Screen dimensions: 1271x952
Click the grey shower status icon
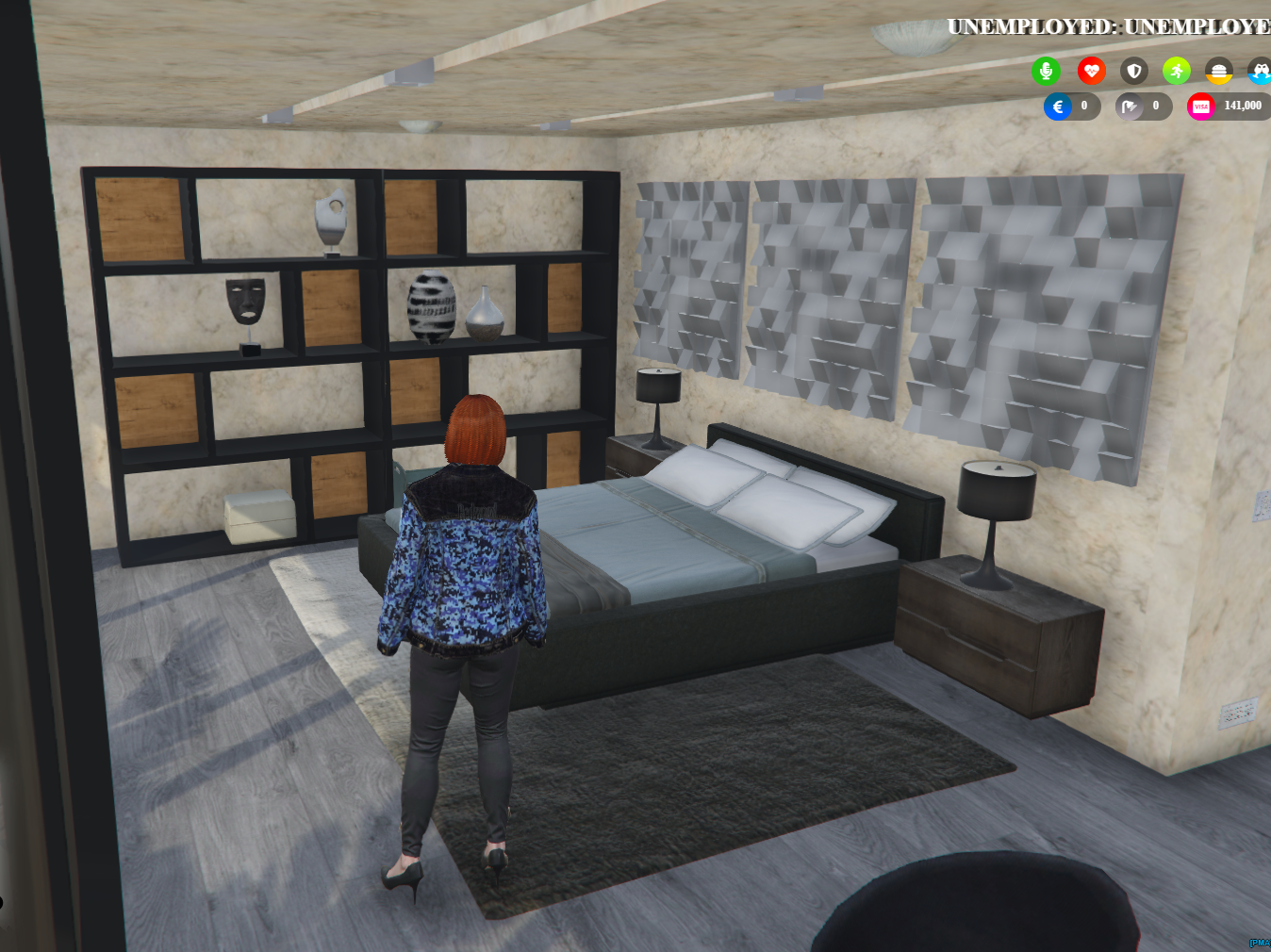[1131, 107]
